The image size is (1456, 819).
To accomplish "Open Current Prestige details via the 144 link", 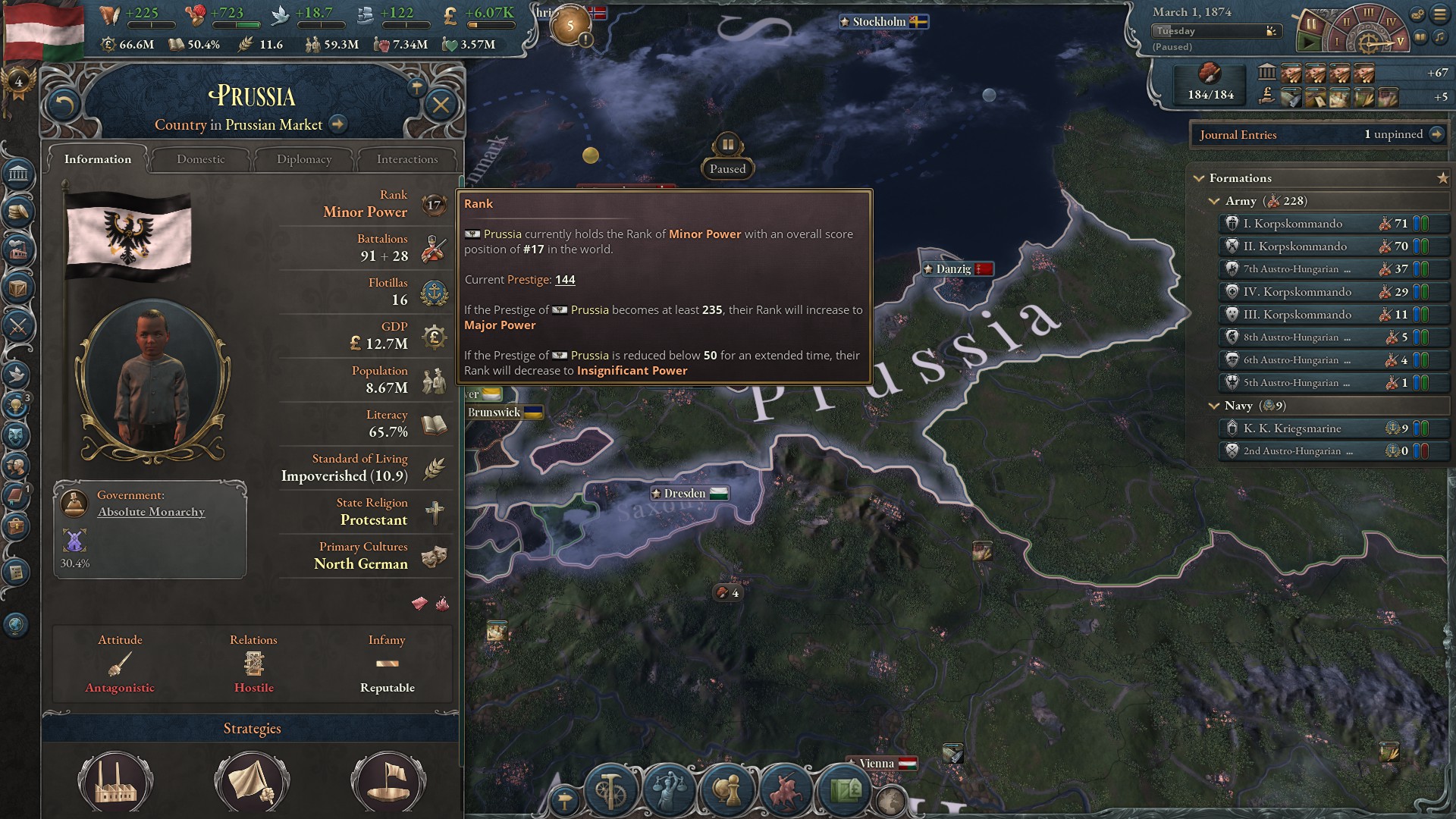I will pyautogui.click(x=567, y=280).
